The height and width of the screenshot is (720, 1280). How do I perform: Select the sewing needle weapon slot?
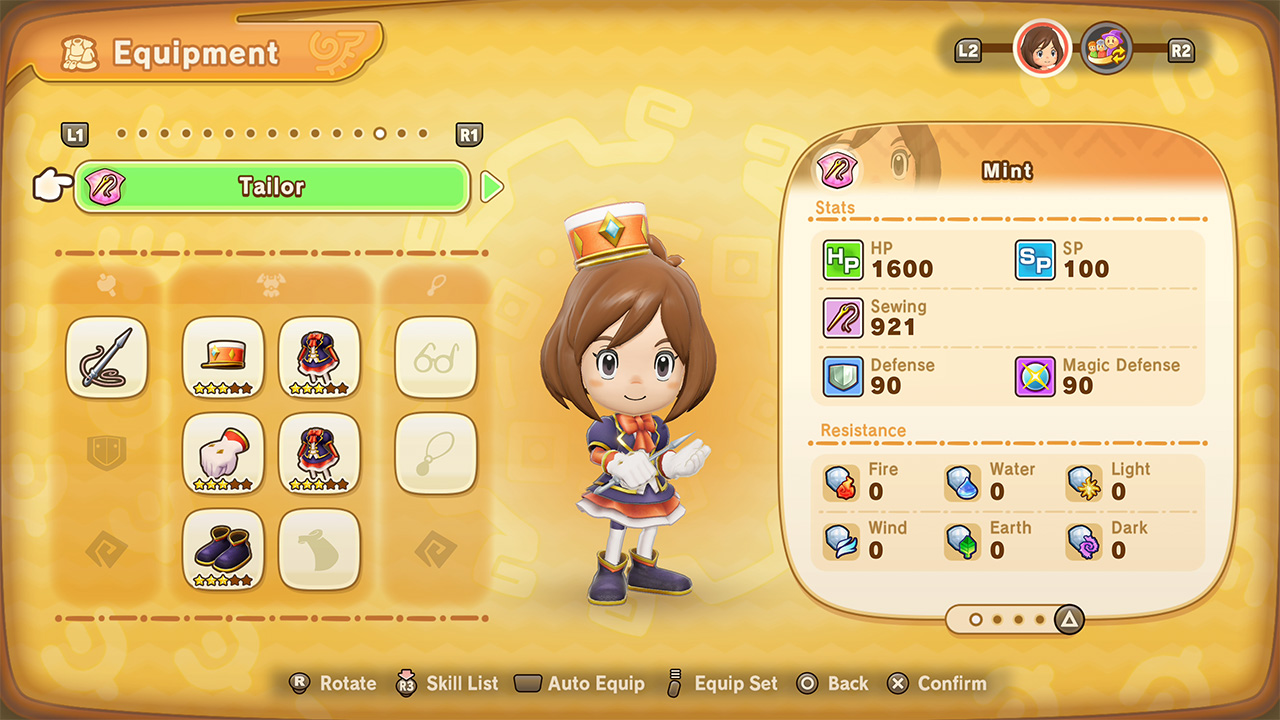tap(106, 357)
